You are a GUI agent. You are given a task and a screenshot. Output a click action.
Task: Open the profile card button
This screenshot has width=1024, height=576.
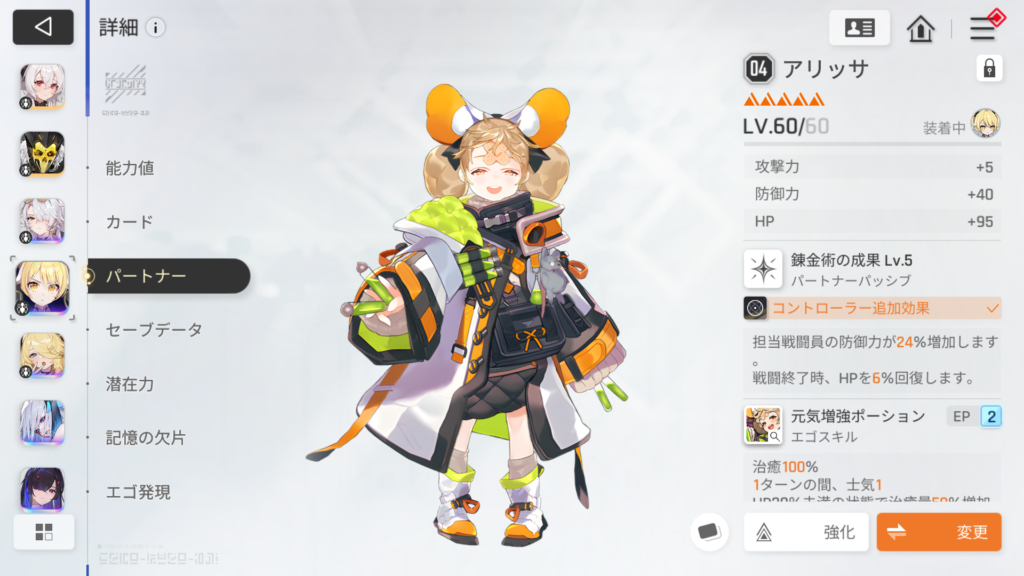tap(859, 28)
